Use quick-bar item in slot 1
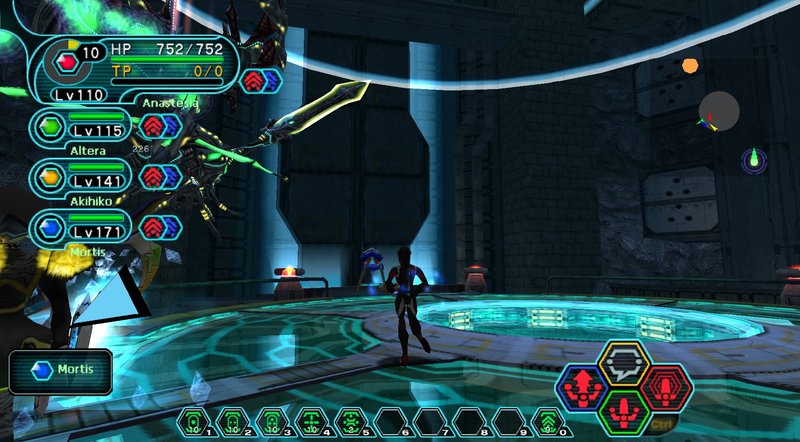The width and height of the screenshot is (800, 442). click(194, 422)
